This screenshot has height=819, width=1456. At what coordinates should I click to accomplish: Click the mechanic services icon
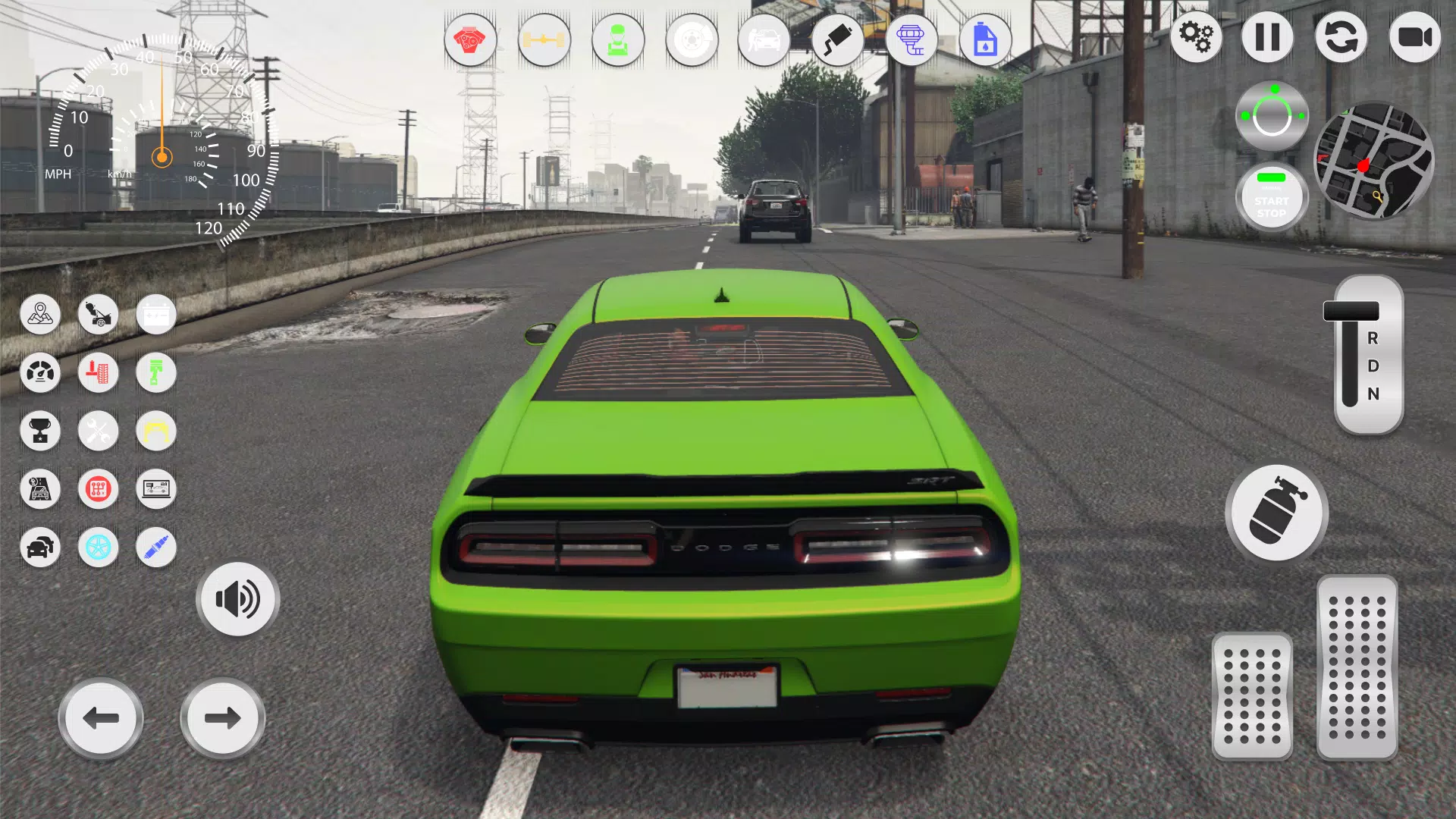click(618, 41)
